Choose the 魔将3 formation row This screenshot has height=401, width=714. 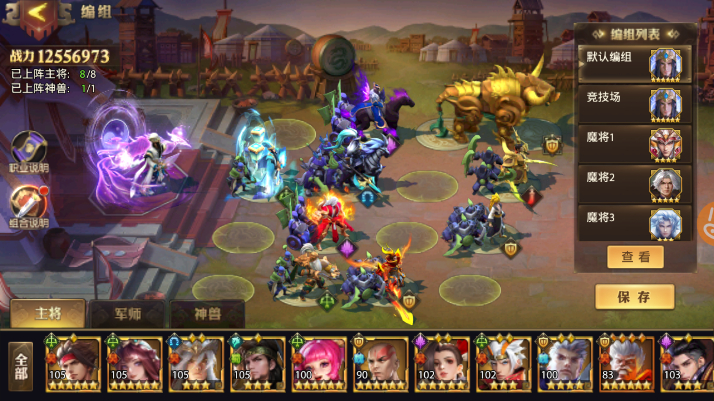[x=634, y=221]
